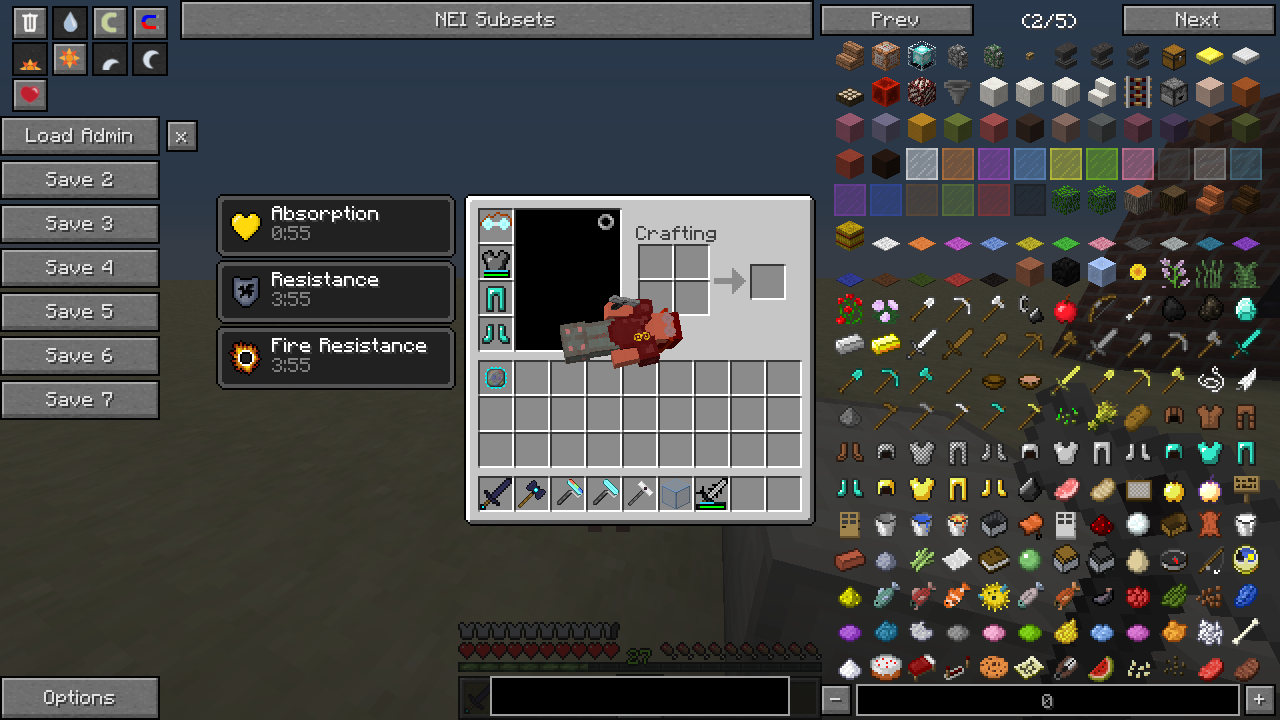Viewport: 1280px width, 720px height.
Task: Pick the red apple from the item panel
Action: (x=1065, y=310)
